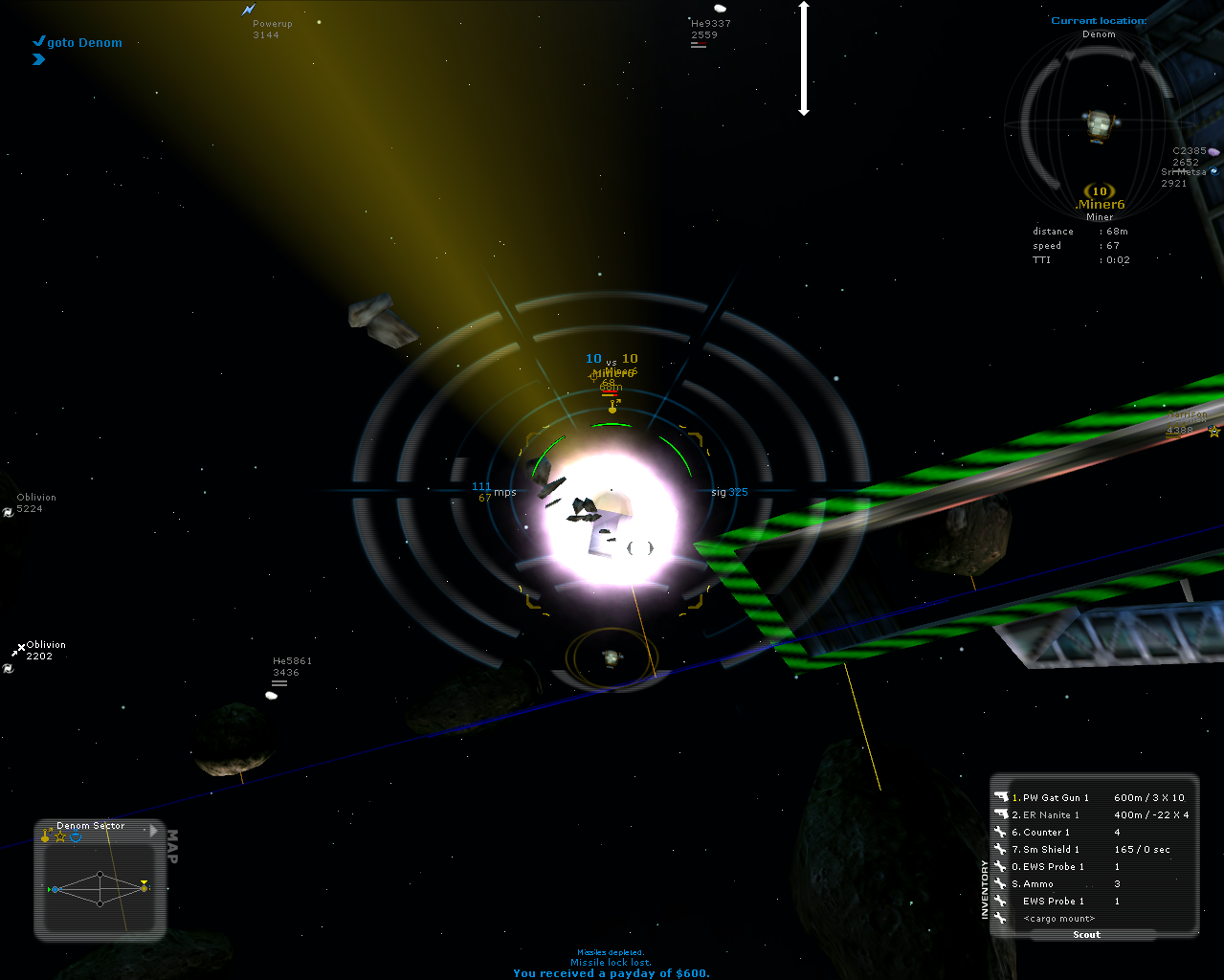Image resolution: width=1224 pixels, height=980 pixels.
Task: Click the Scout ship label below inventory
Action: coord(1086,934)
